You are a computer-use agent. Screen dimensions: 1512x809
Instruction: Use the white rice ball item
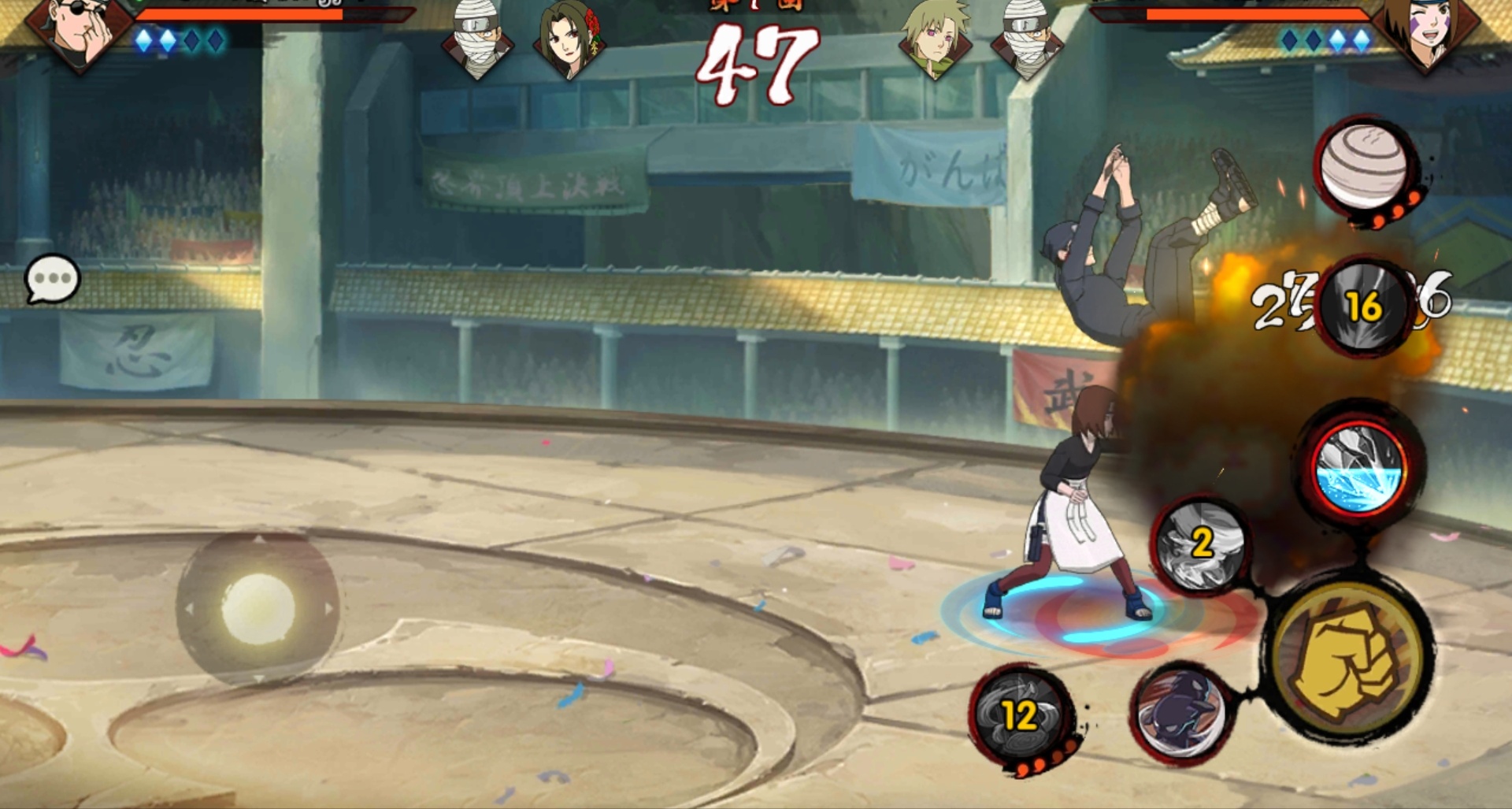pyautogui.click(x=1364, y=167)
